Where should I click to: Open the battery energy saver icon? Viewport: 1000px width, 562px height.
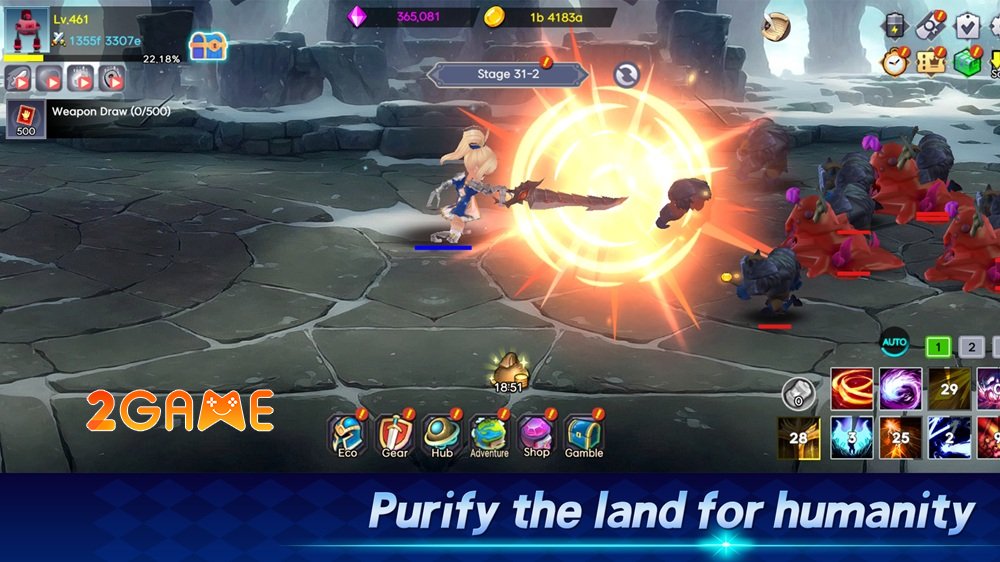pyautogui.click(x=894, y=26)
